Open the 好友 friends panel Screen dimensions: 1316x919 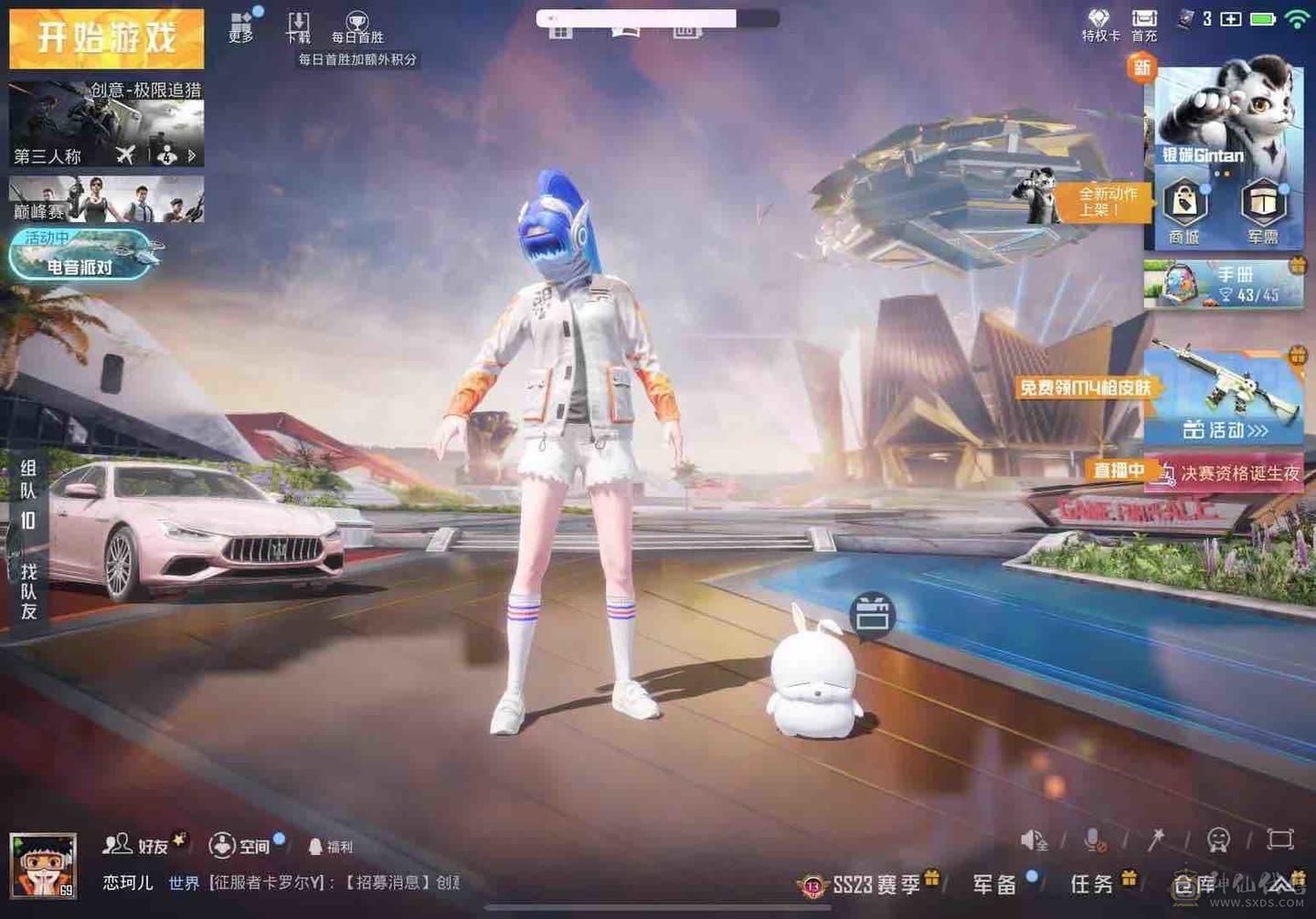[137, 845]
